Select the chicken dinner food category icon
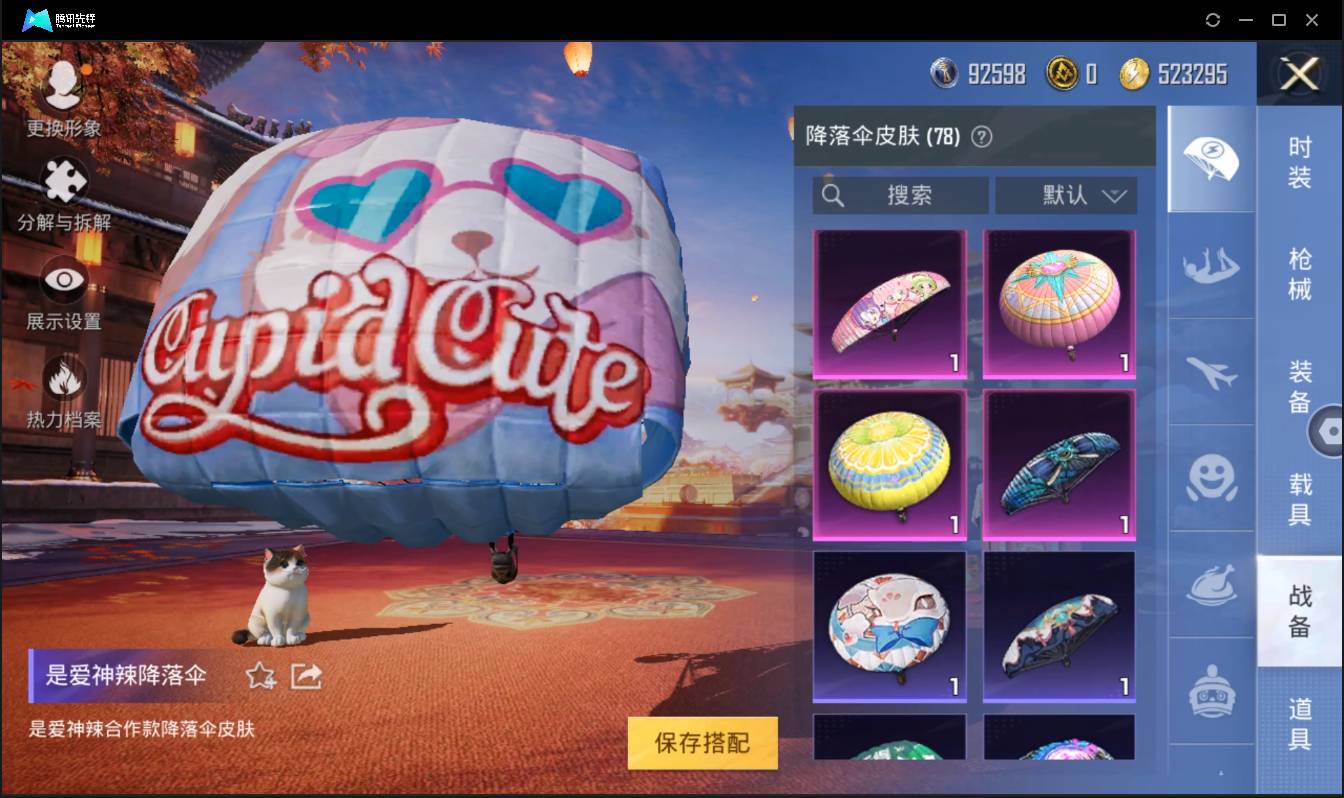This screenshot has width=1344, height=798. click(1210, 585)
